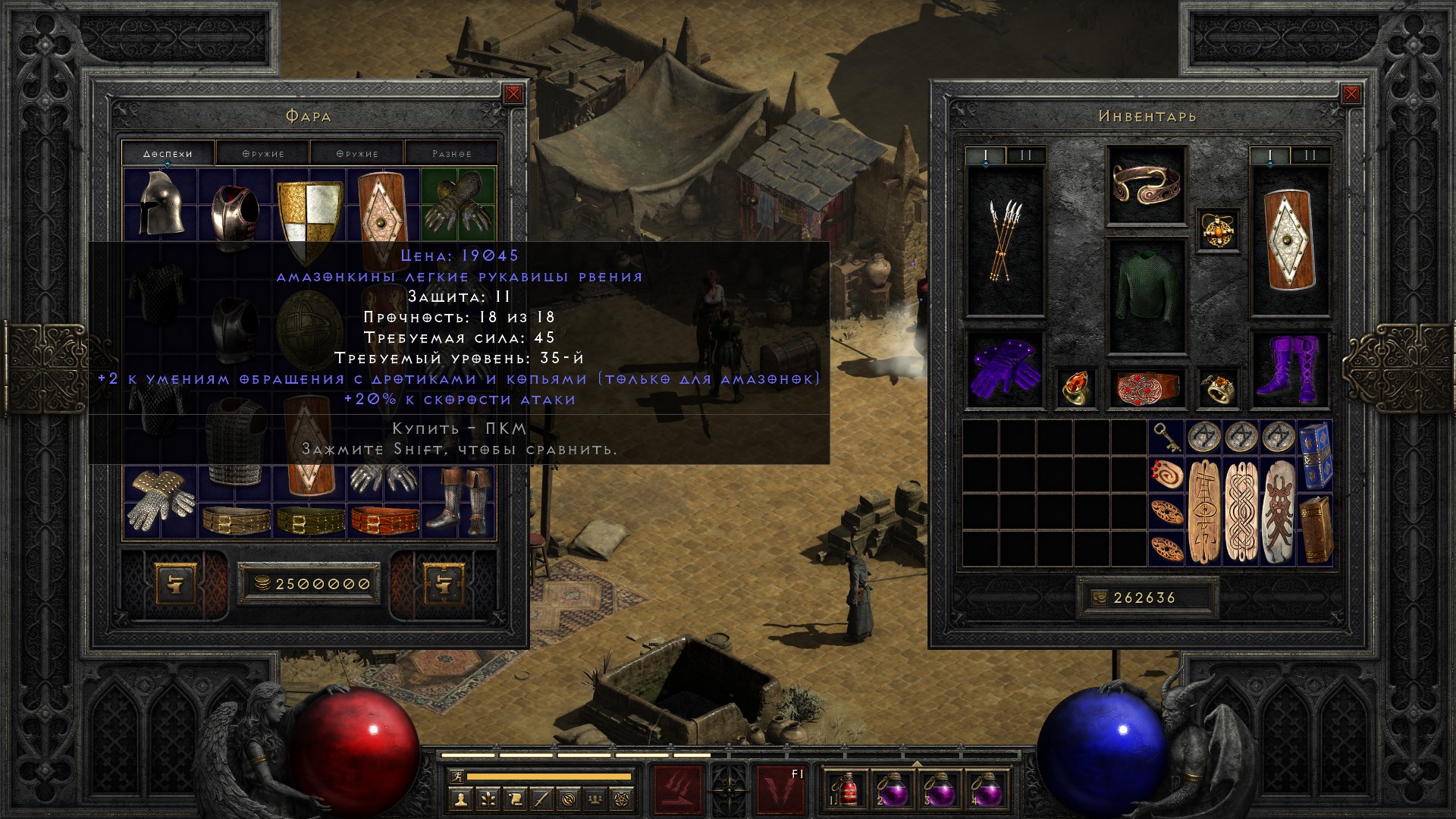Choose the green-highlighted gauntlets in the shop

click(457, 202)
